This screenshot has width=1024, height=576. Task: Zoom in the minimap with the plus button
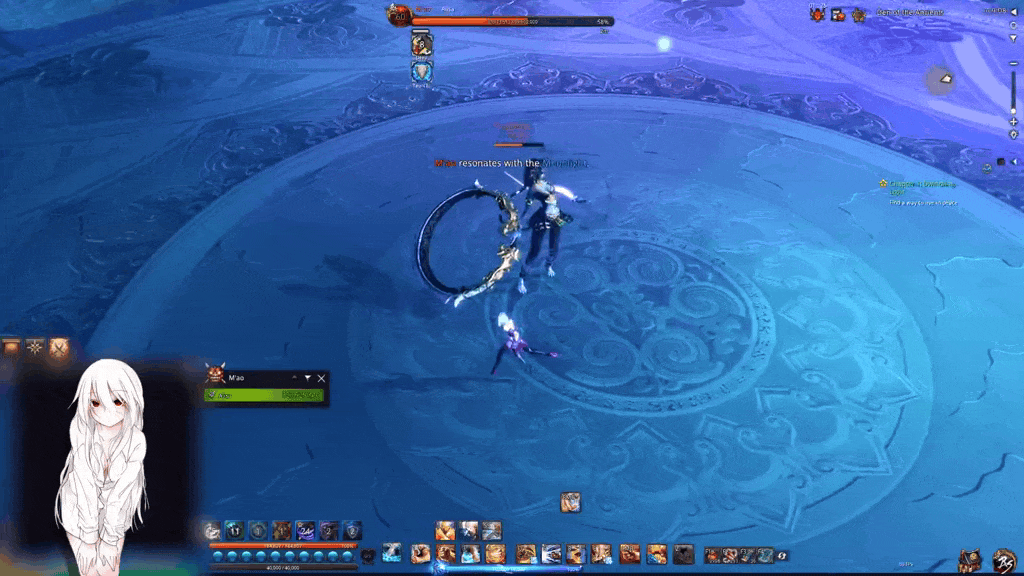point(1013,122)
